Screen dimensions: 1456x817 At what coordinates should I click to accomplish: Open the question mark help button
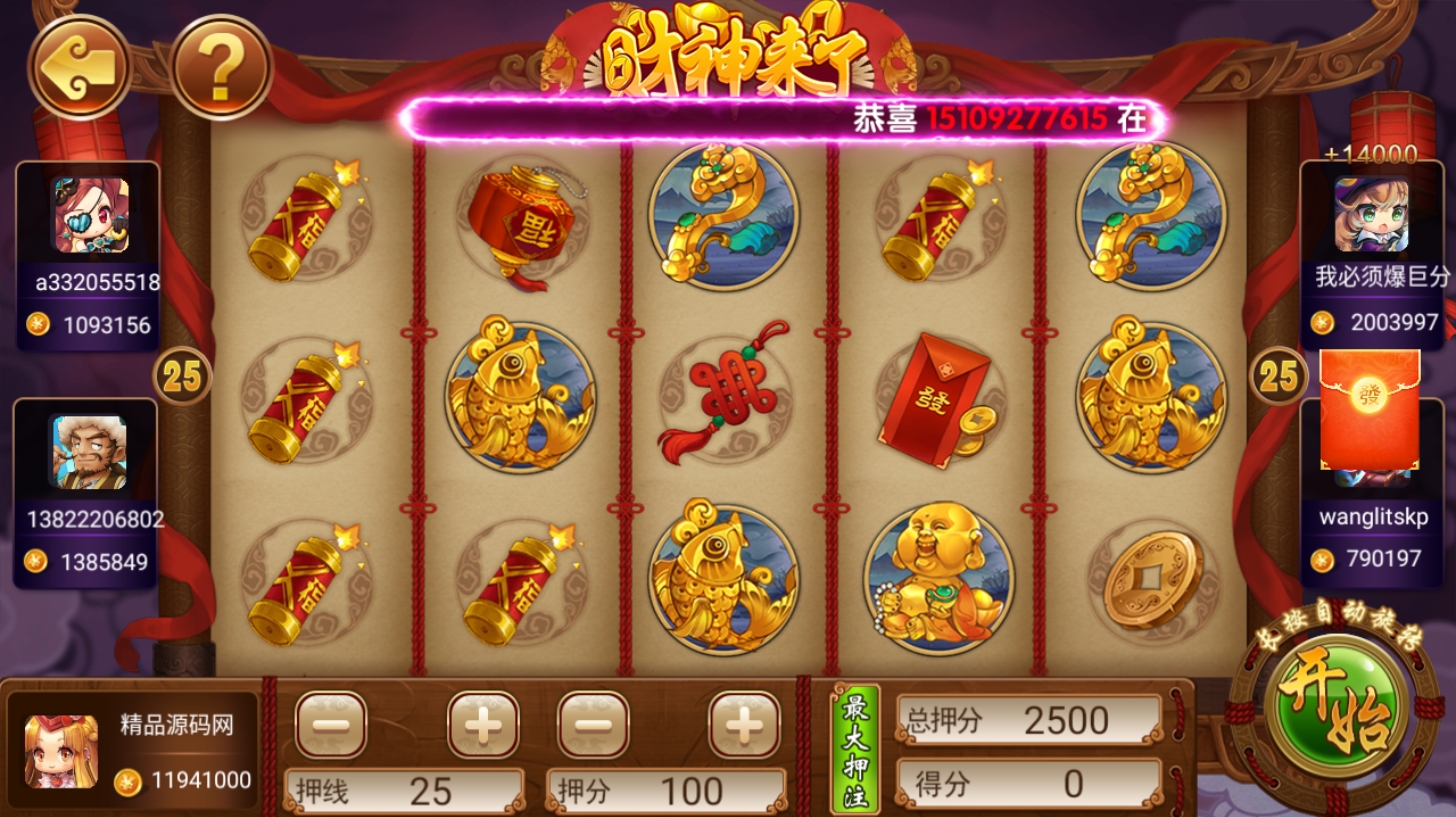(221, 66)
